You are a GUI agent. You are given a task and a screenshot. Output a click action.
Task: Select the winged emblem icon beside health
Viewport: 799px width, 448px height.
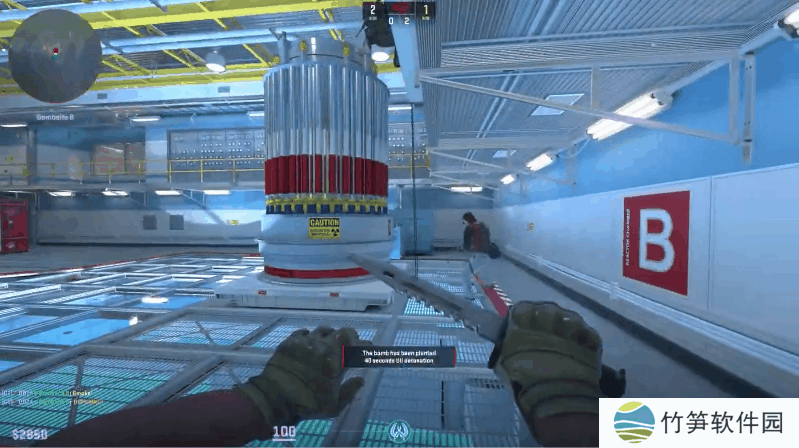coord(399,431)
